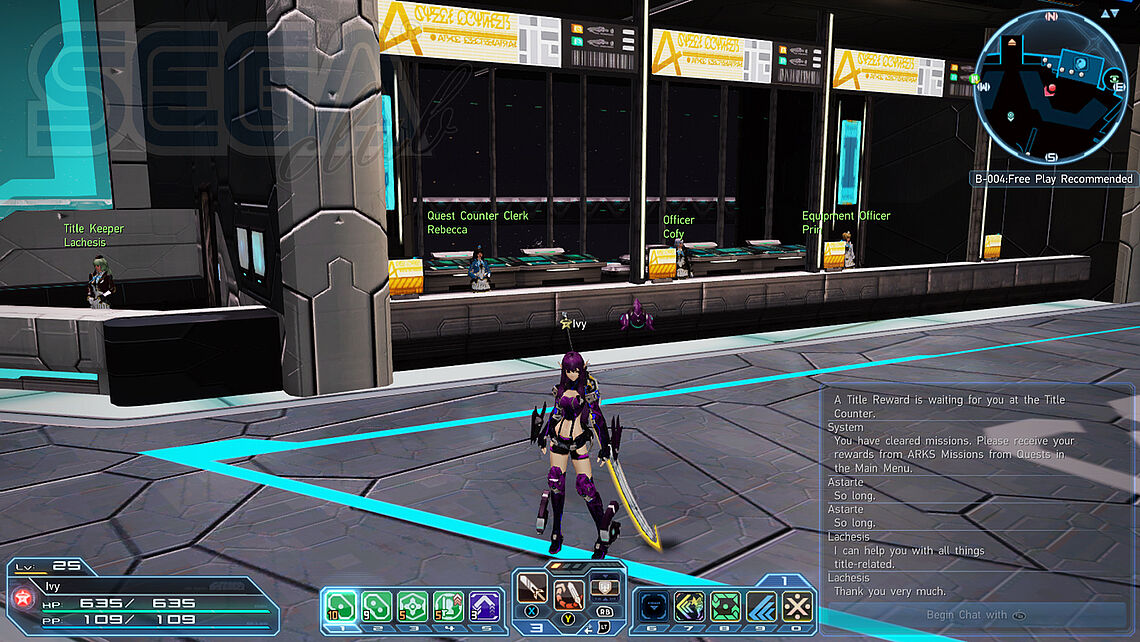Use the green item with red arrows in slot 4
Viewport: 1140px width, 642px height.
tap(448, 606)
